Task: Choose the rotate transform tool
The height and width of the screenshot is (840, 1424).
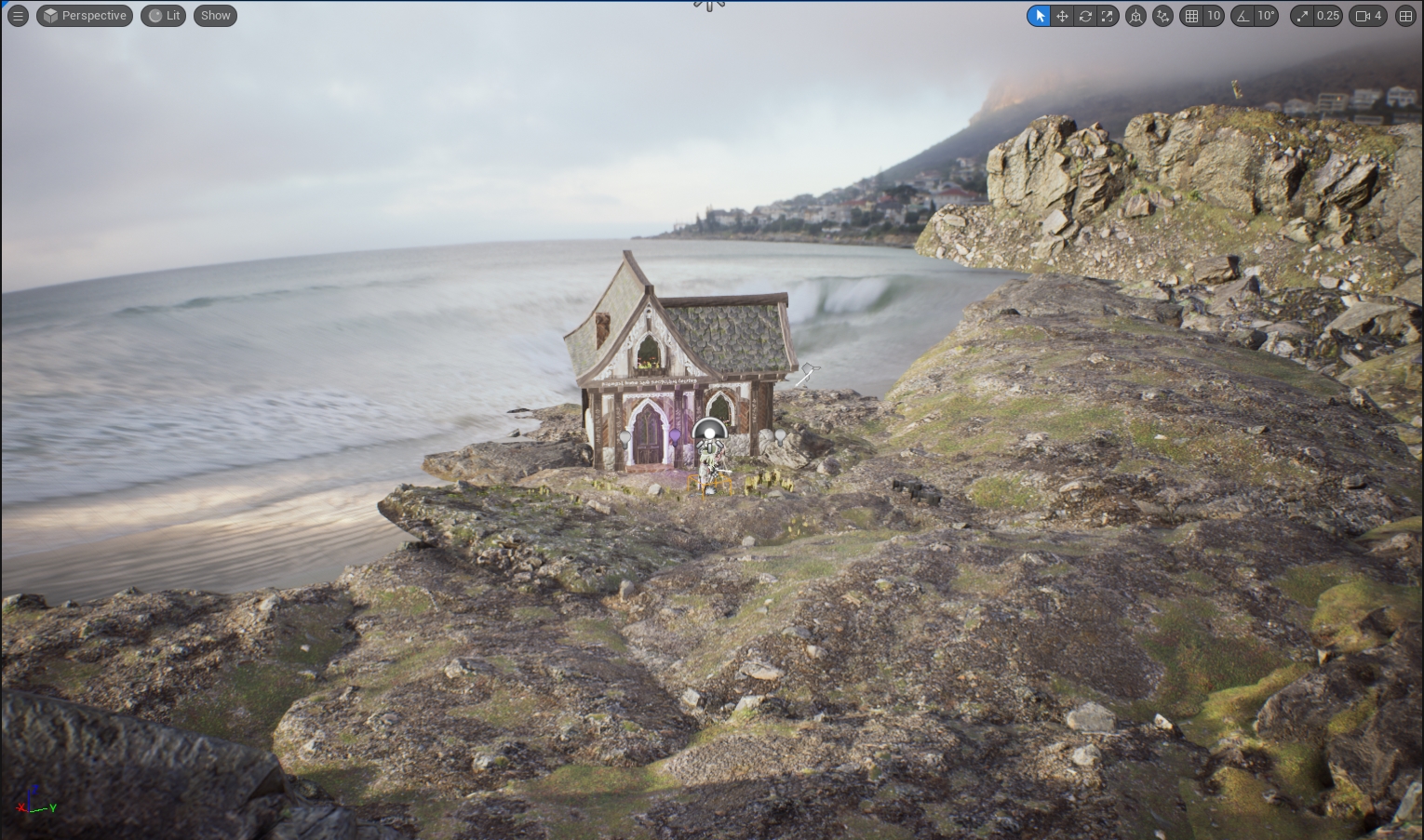Action: coord(1085,16)
